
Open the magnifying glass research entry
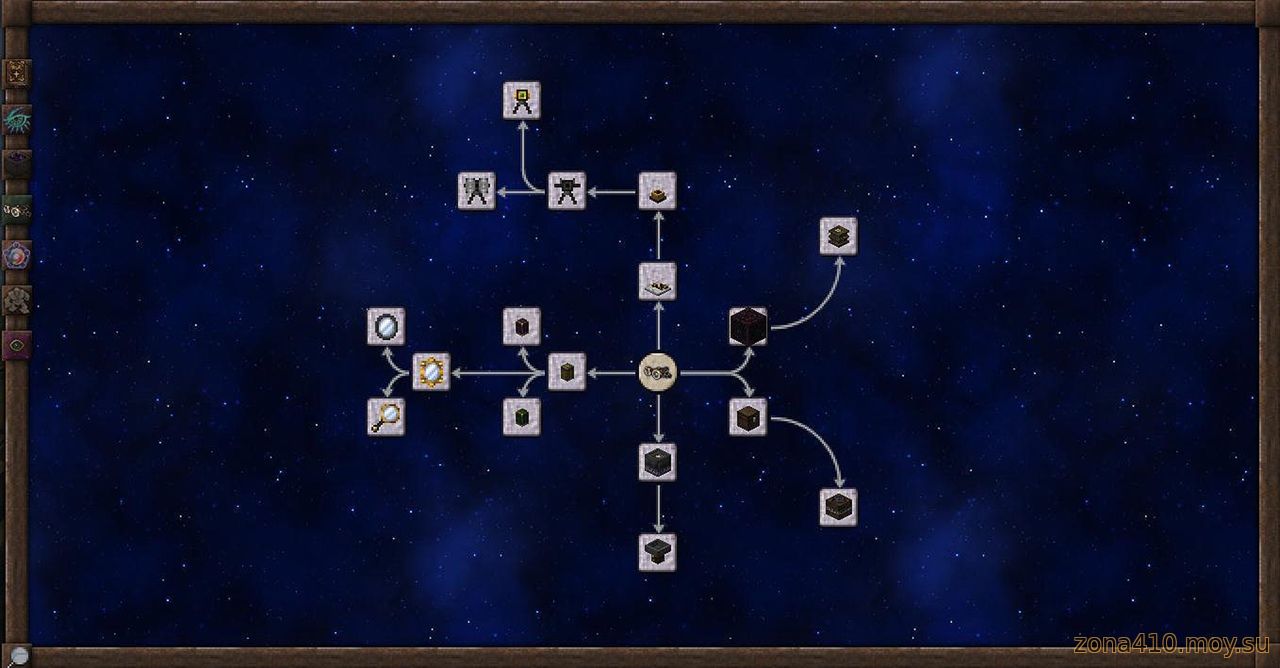(386, 417)
